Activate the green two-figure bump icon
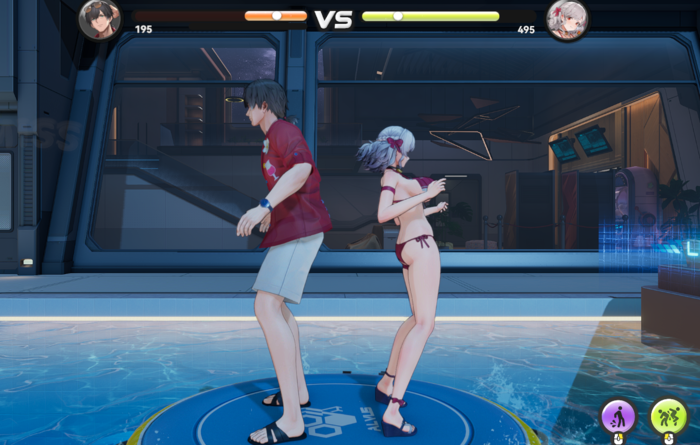This screenshot has height=445, width=700. [x=668, y=416]
